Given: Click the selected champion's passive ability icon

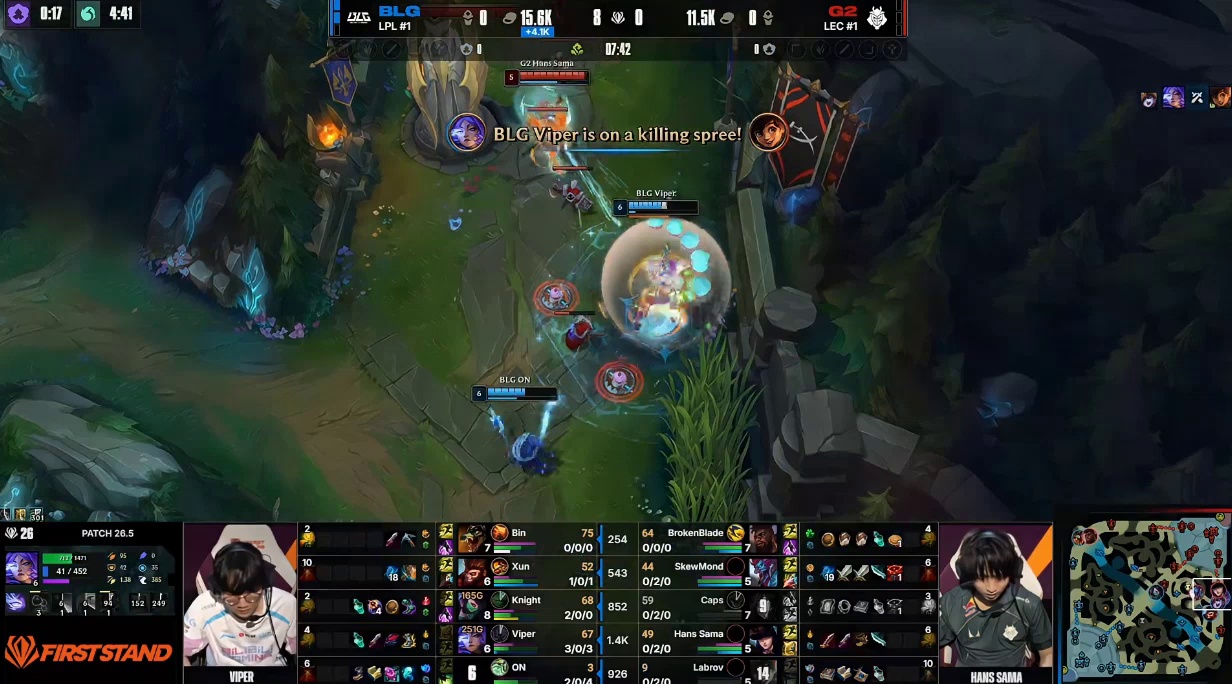Looking at the screenshot, I should pyautogui.click(x=18, y=602).
